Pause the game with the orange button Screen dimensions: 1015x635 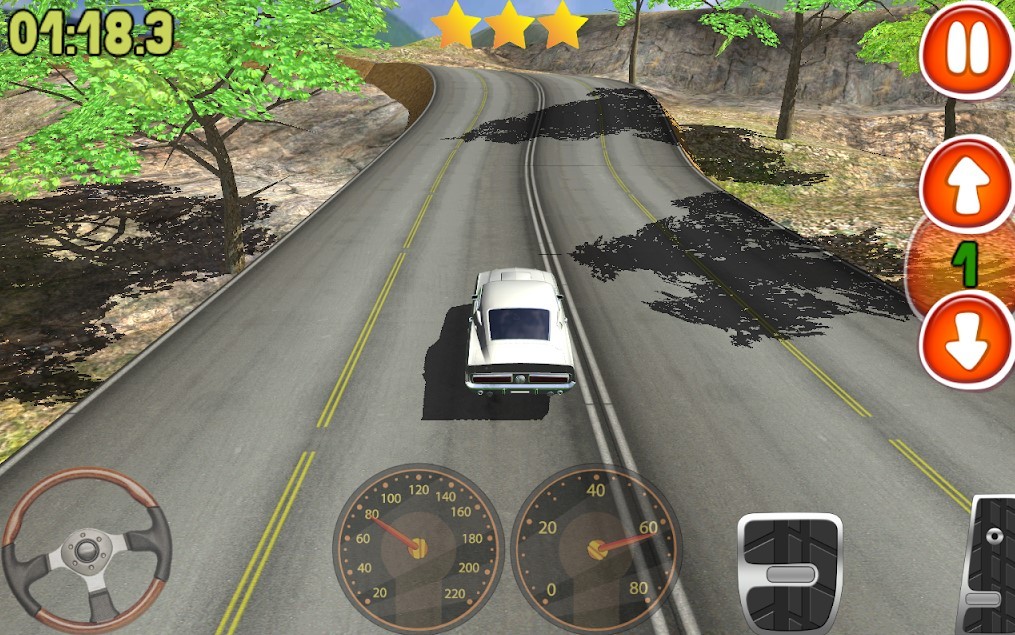coord(966,51)
